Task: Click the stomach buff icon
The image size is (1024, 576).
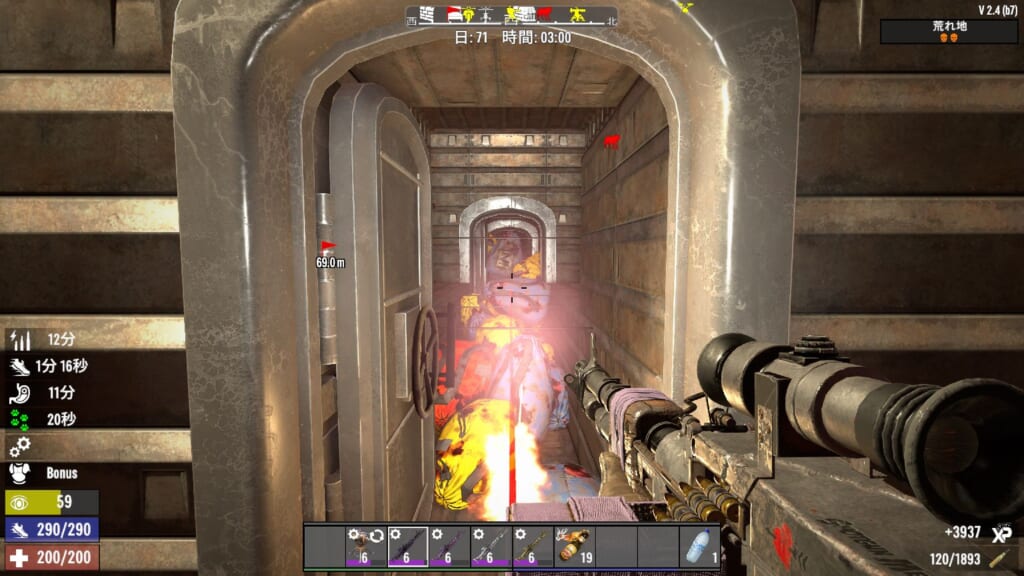Action: click(20, 393)
